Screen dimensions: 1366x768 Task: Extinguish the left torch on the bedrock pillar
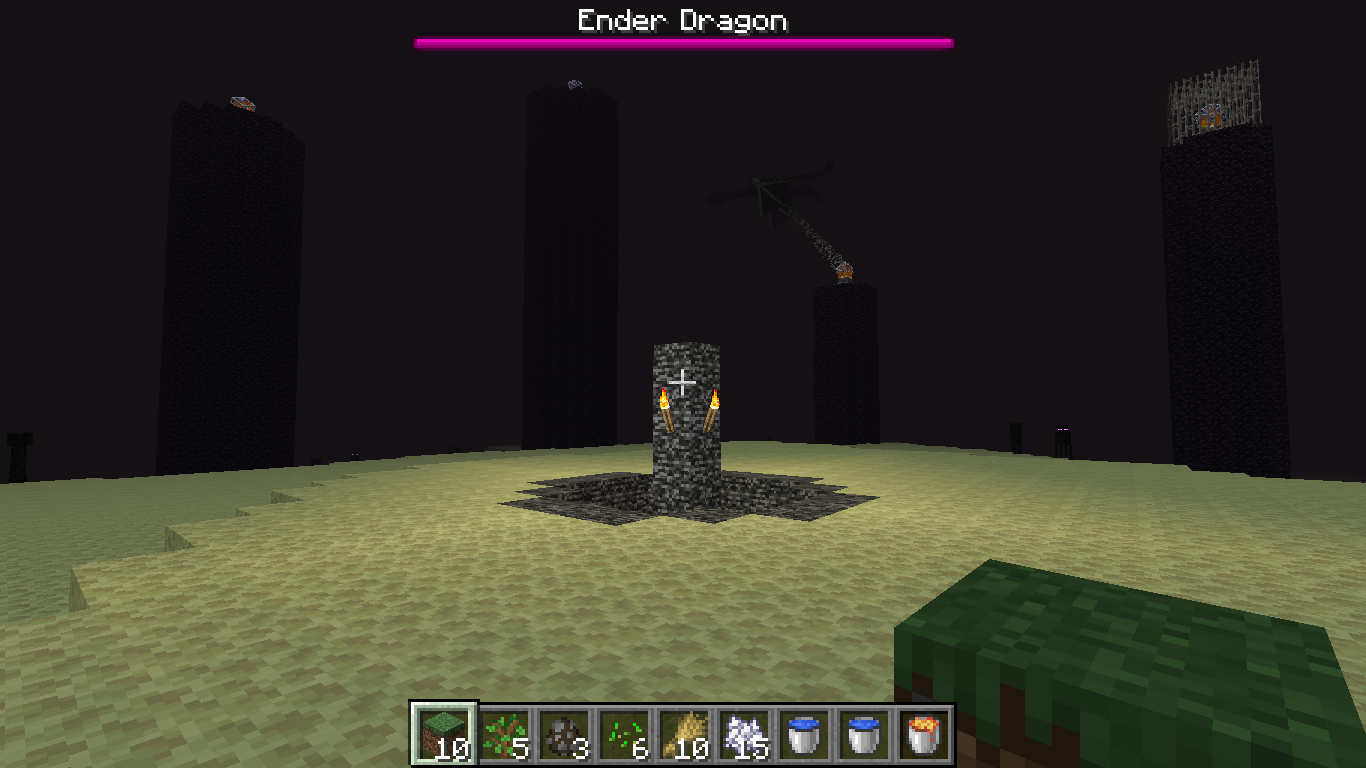(665, 400)
